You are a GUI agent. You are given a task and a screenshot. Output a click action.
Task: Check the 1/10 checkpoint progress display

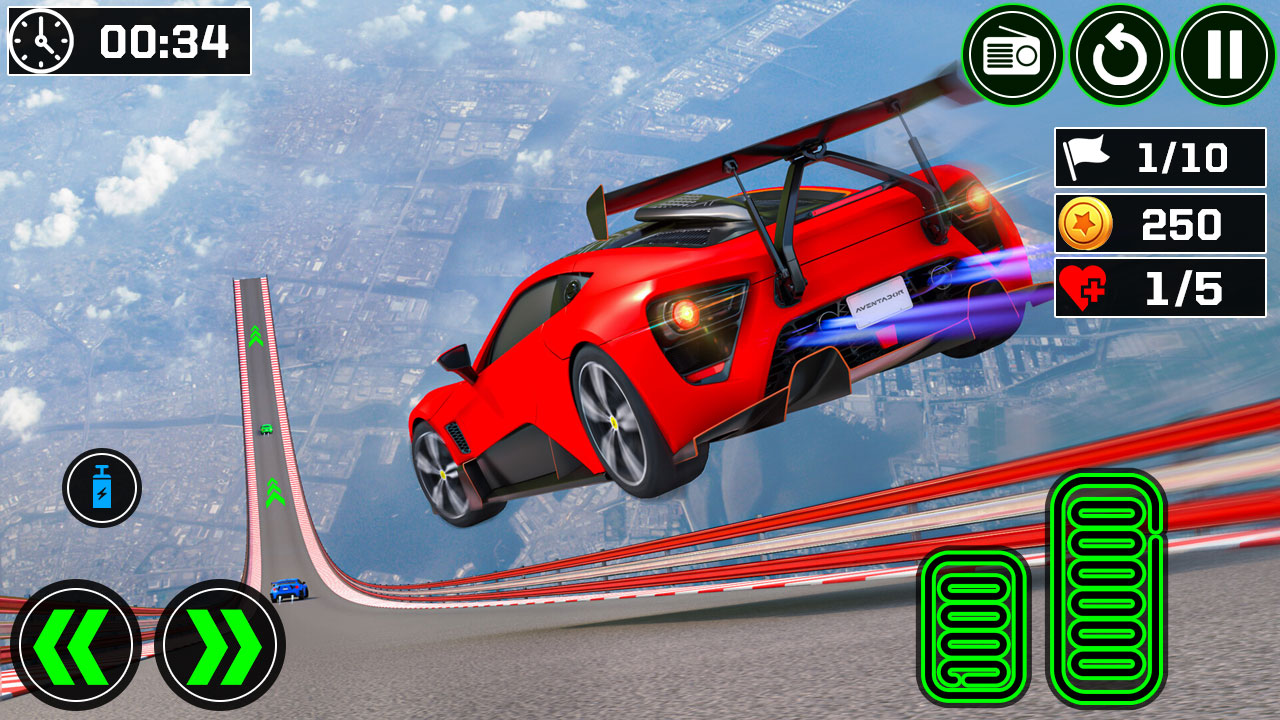point(1158,157)
